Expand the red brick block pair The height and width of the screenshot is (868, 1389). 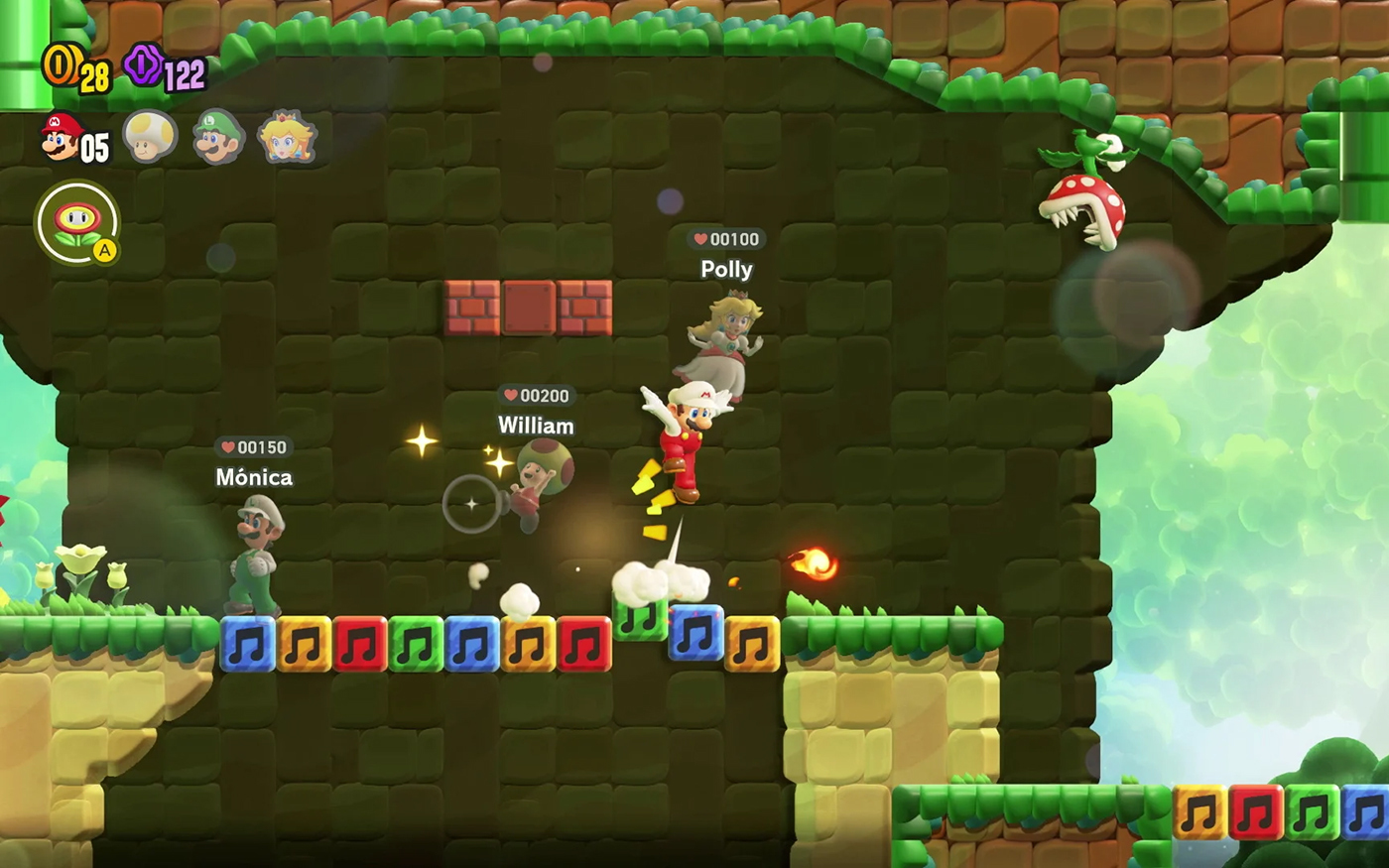(x=526, y=306)
